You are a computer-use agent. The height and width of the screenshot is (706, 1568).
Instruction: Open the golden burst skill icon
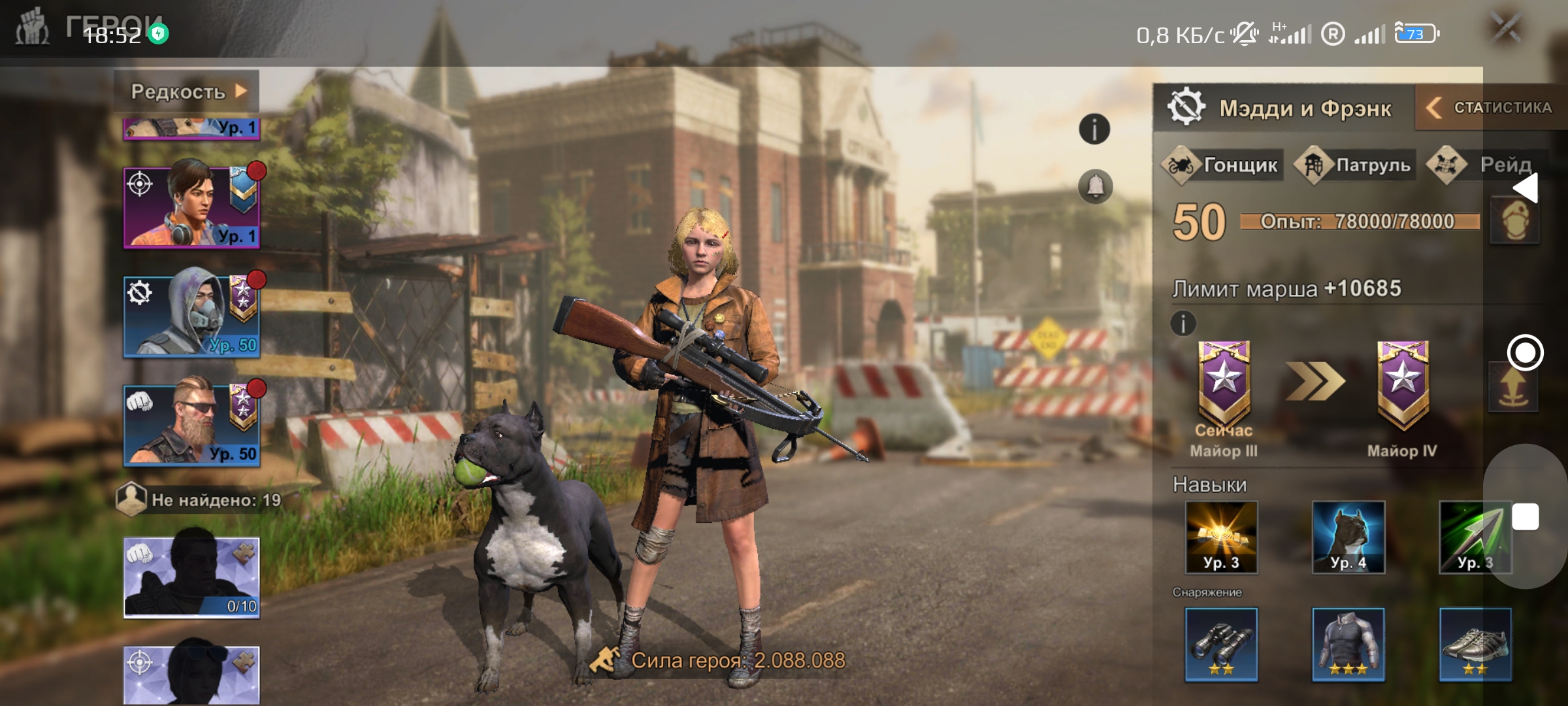click(1221, 537)
